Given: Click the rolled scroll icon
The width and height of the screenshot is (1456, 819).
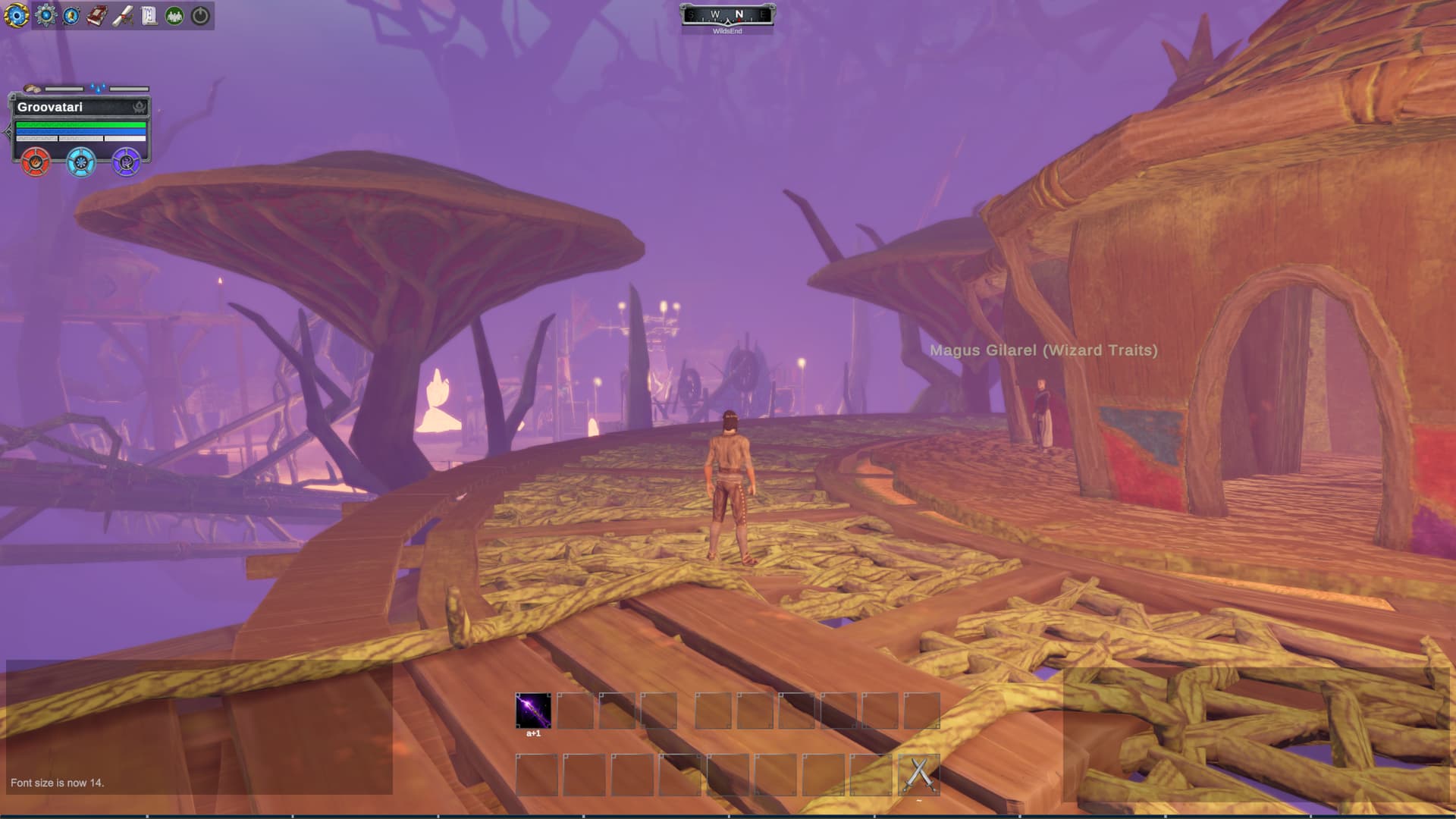Looking at the screenshot, I should pyautogui.click(x=123, y=15).
